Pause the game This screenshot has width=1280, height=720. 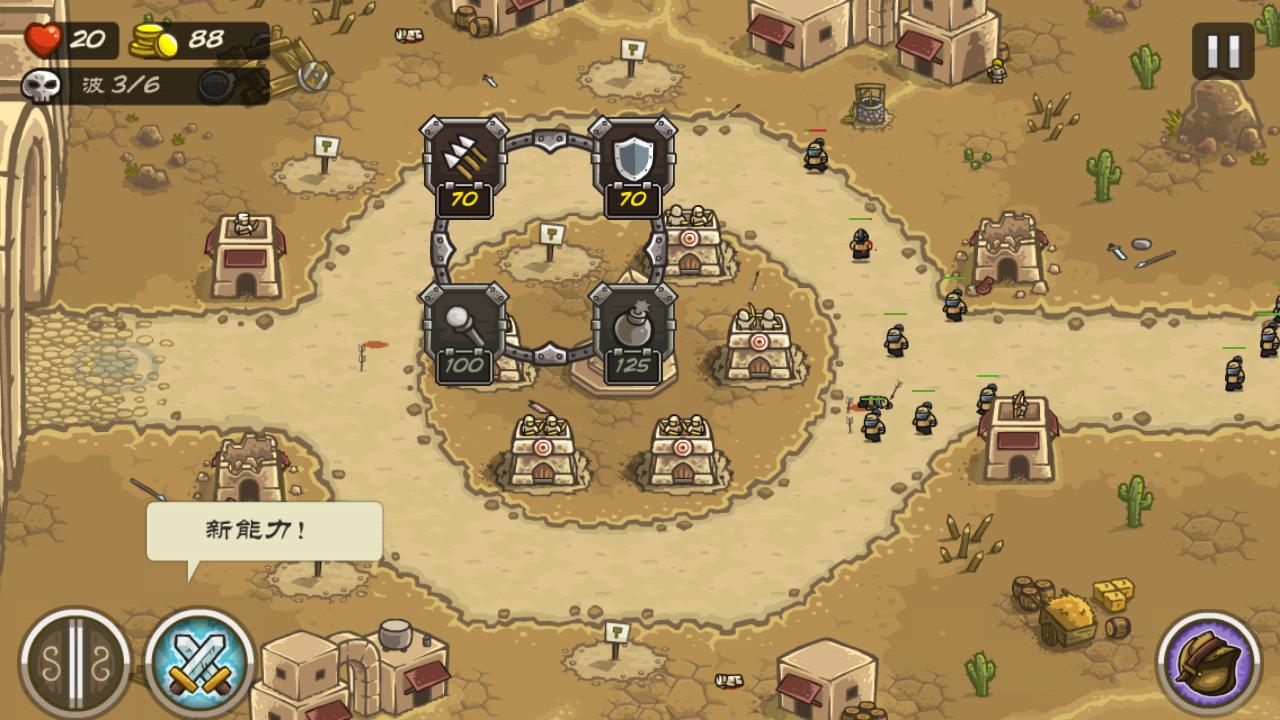(x=1222, y=50)
